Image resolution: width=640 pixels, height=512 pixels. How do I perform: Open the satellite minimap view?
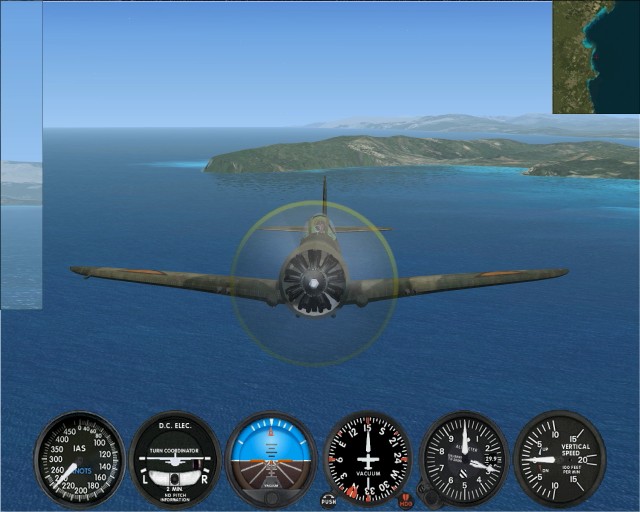[596, 56]
